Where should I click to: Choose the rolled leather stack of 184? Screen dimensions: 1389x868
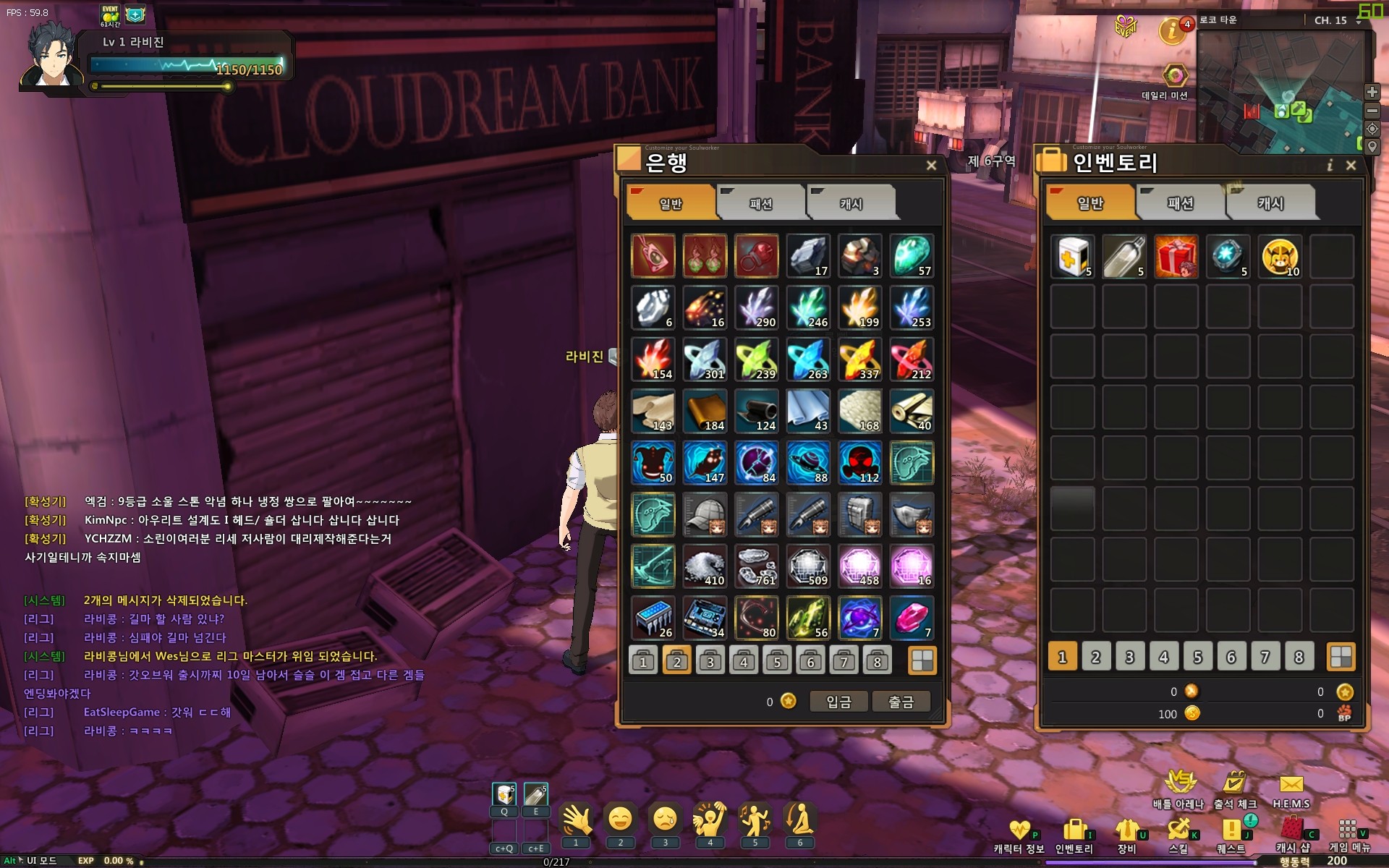(x=705, y=412)
